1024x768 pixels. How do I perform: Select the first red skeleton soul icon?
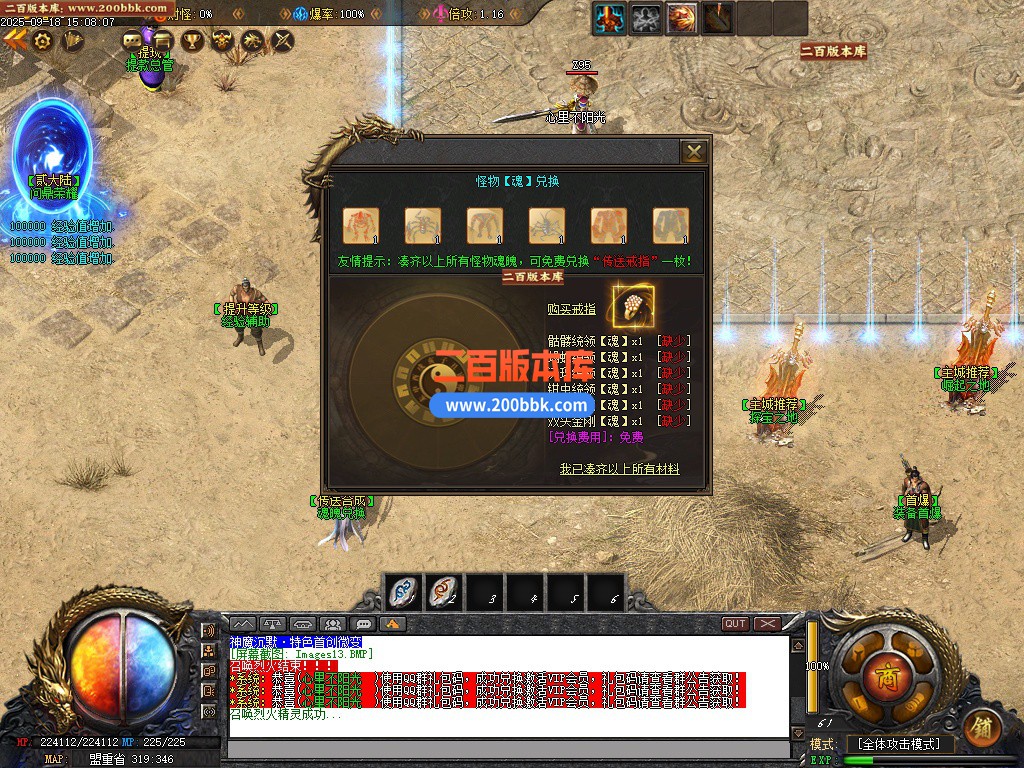pos(360,225)
